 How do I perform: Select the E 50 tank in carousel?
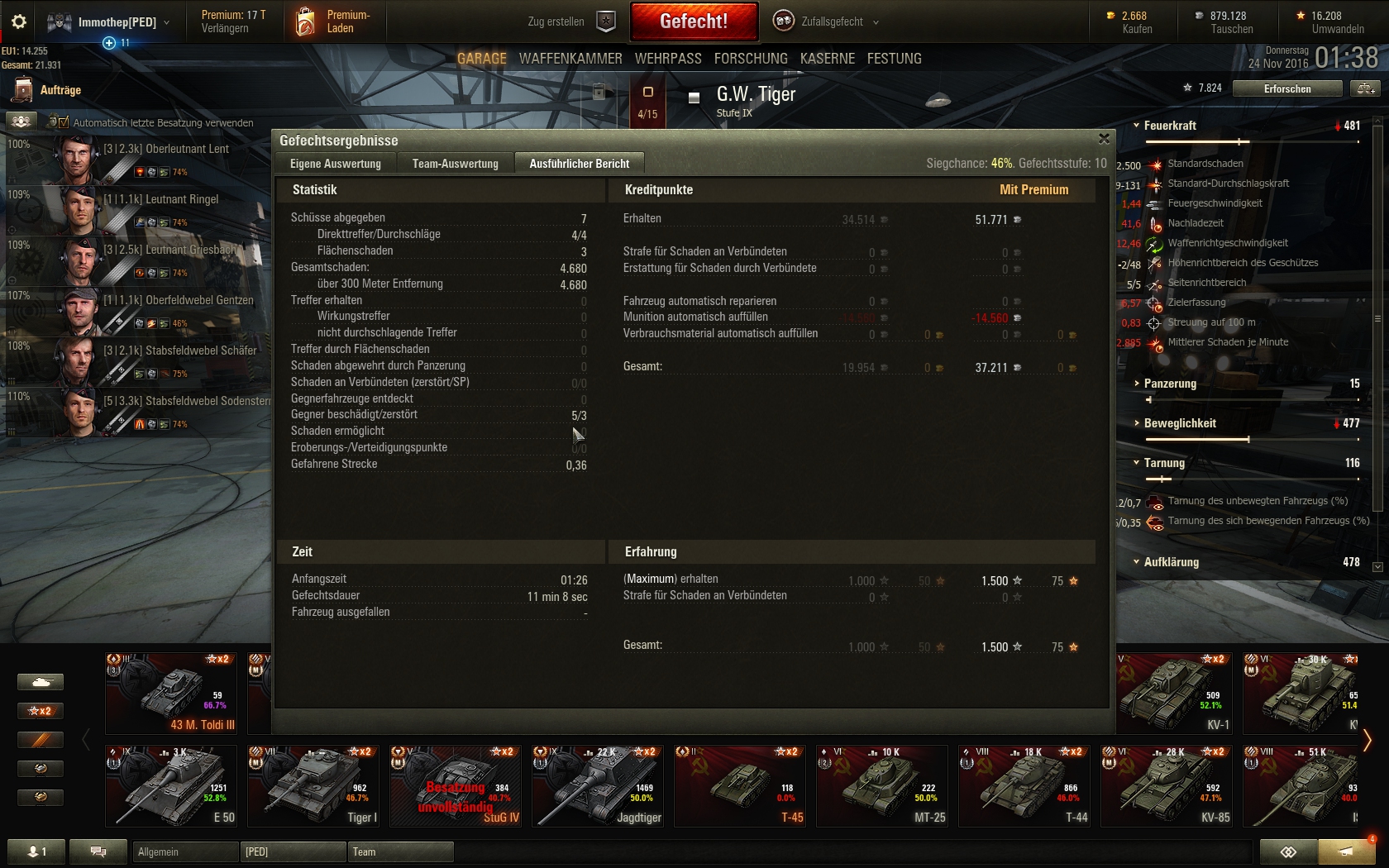(x=171, y=785)
